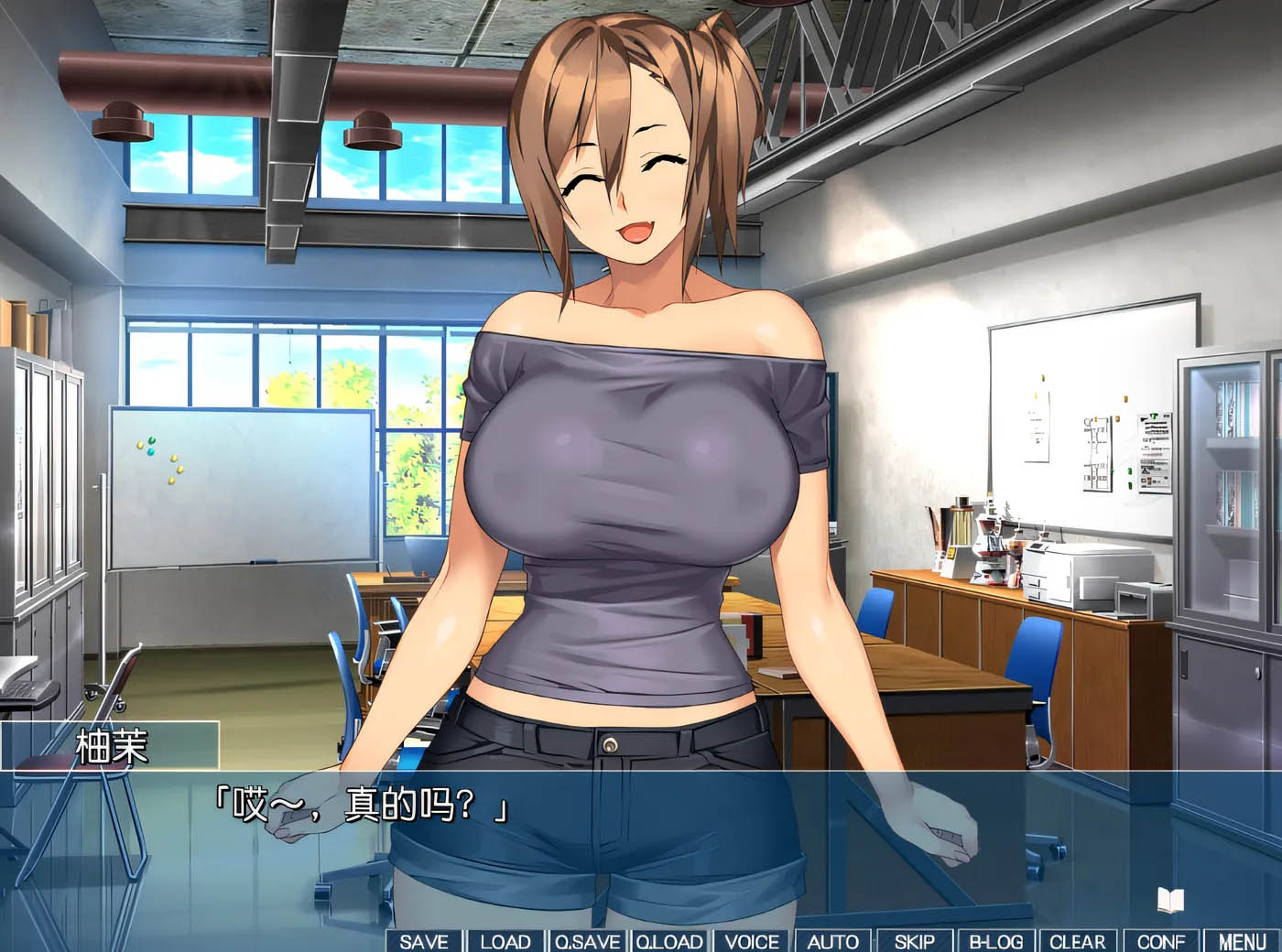Hide the text window with CLEAR
The image size is (1282, 952).
[x=1078, y=941]
